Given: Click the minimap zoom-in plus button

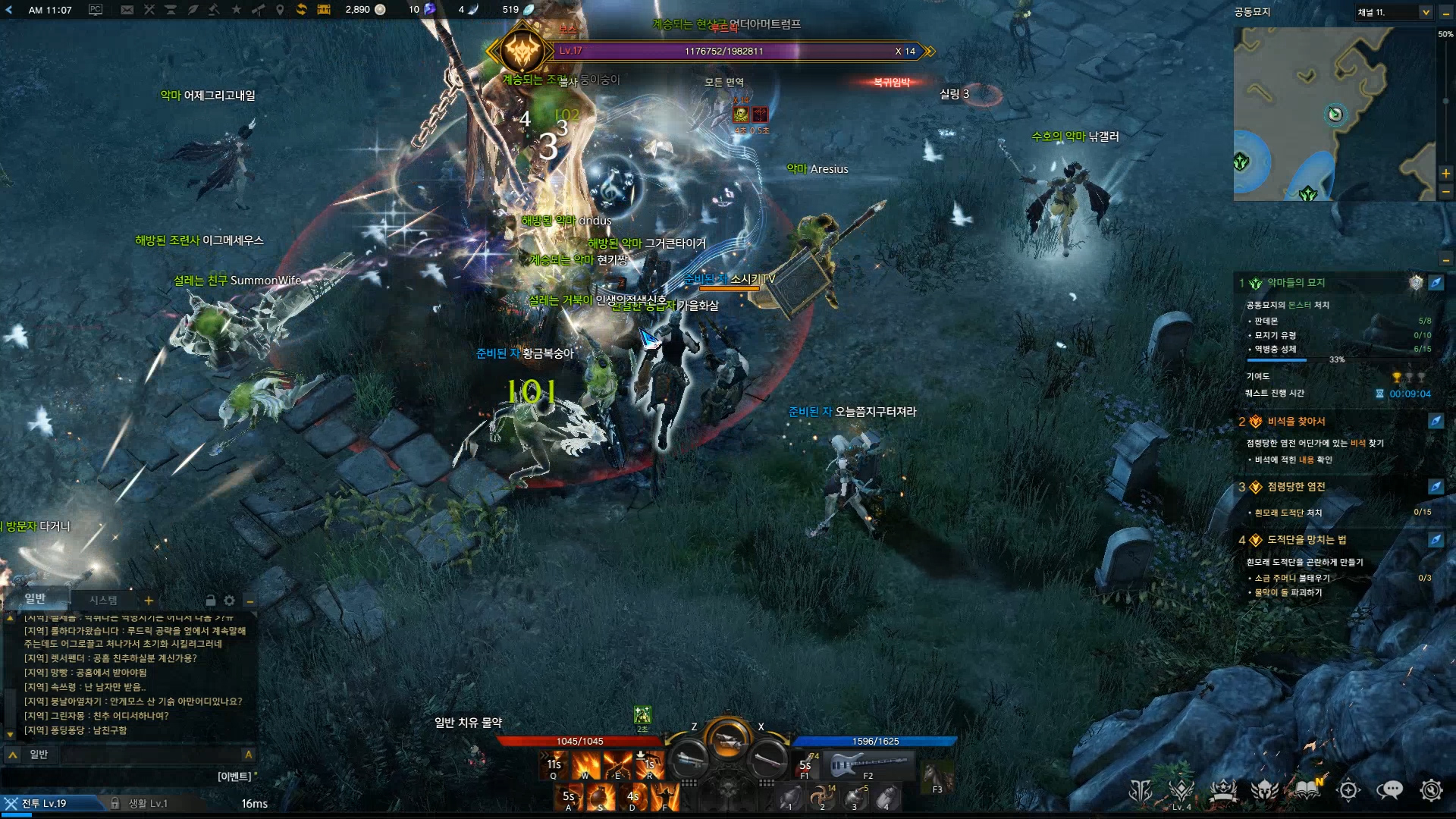Looking at the screenshot, I should [x=1446, y=174].
